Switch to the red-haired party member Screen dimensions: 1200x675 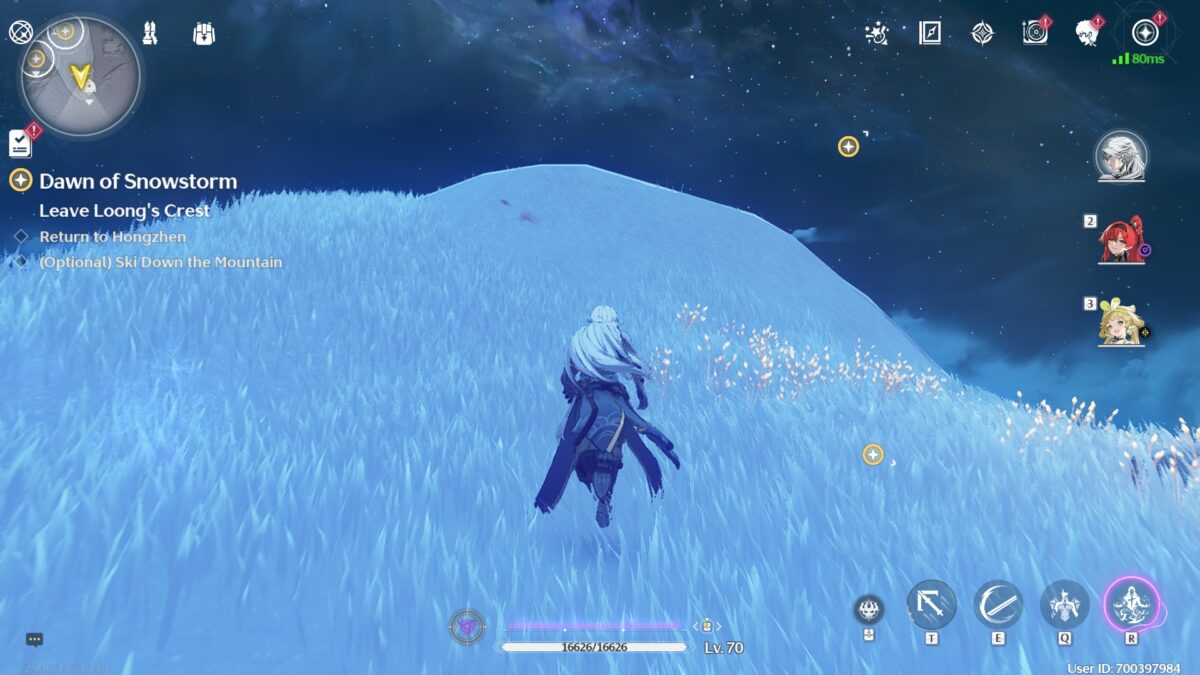[x=1121, y=240]
